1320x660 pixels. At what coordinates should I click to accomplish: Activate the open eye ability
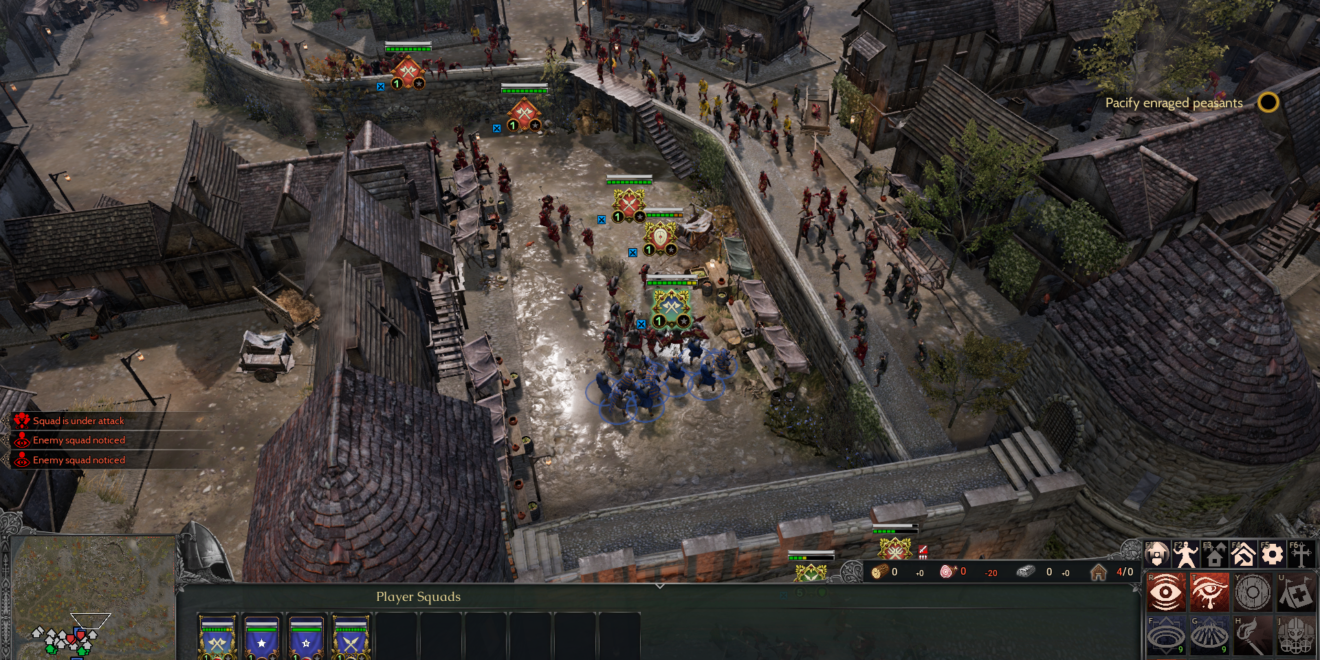[x=1165, y=592]
